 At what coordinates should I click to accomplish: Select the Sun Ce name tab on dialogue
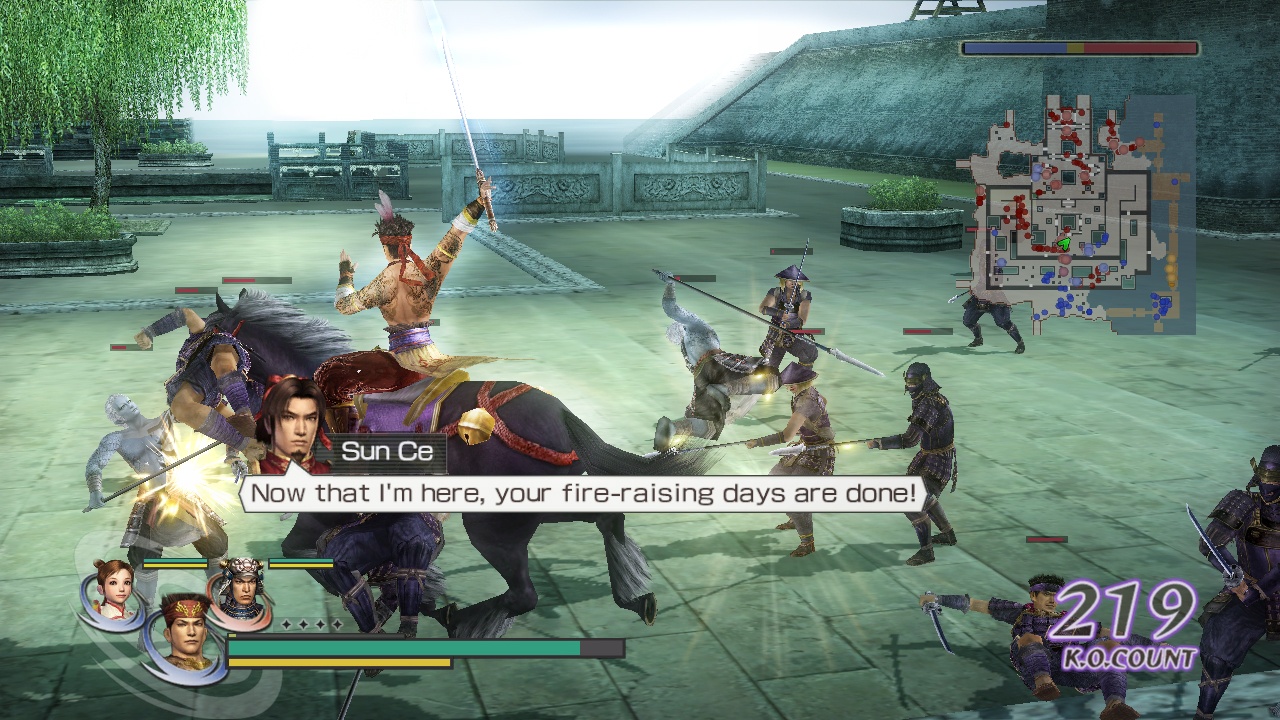[x=390, y=450]
